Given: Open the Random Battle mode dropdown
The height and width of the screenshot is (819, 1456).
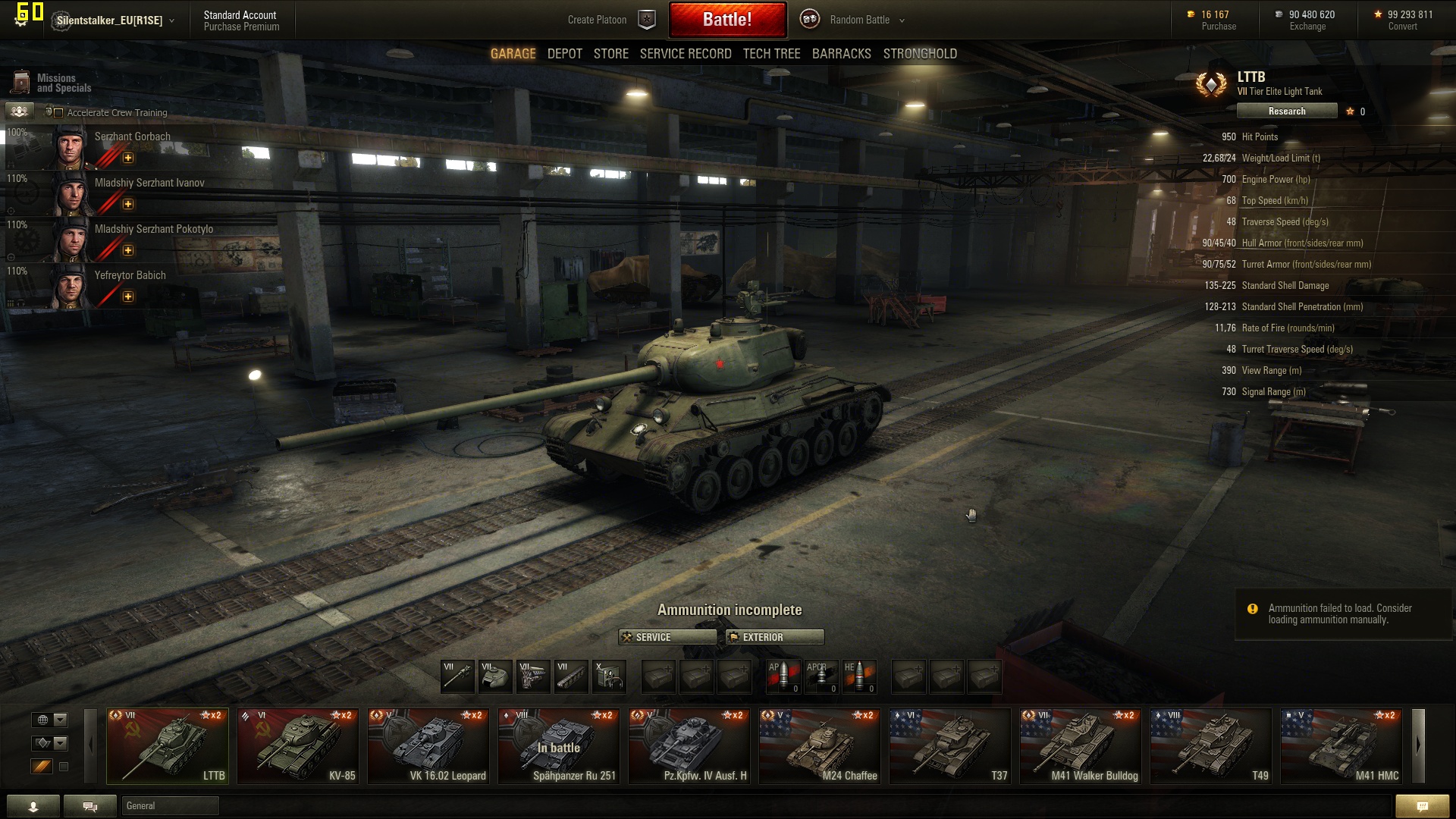Looking at the screenshot, I should tap(866, 20).
